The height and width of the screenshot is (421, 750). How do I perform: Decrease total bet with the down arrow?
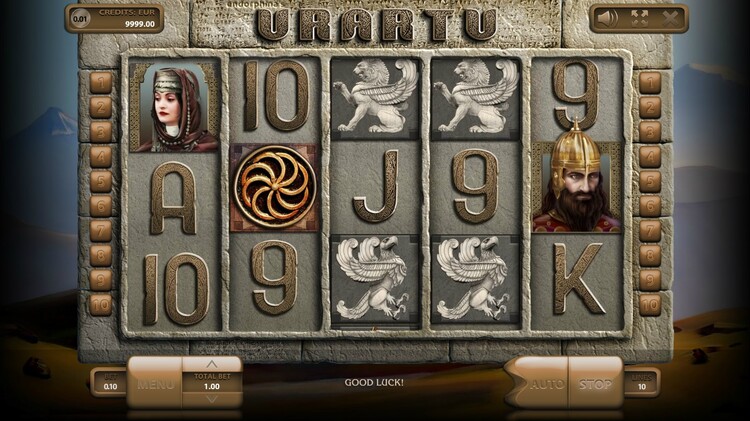pos(211,399)
